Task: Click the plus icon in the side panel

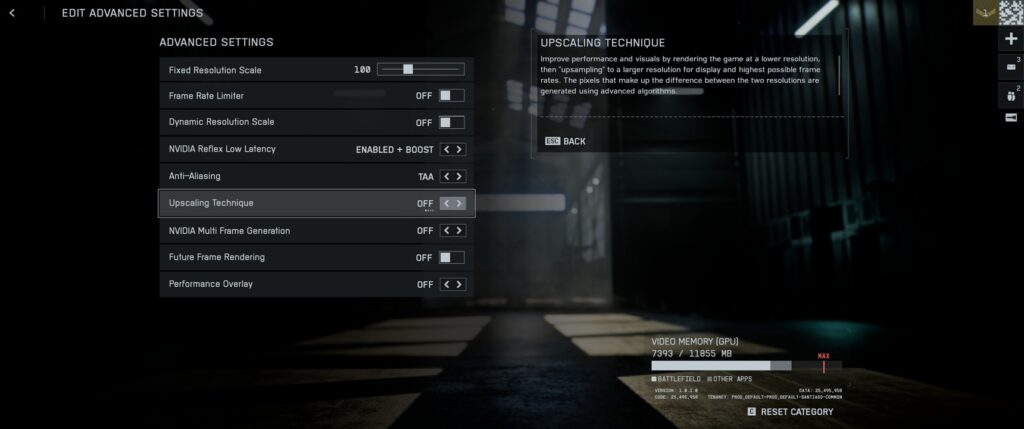Action: (1010, 39)
